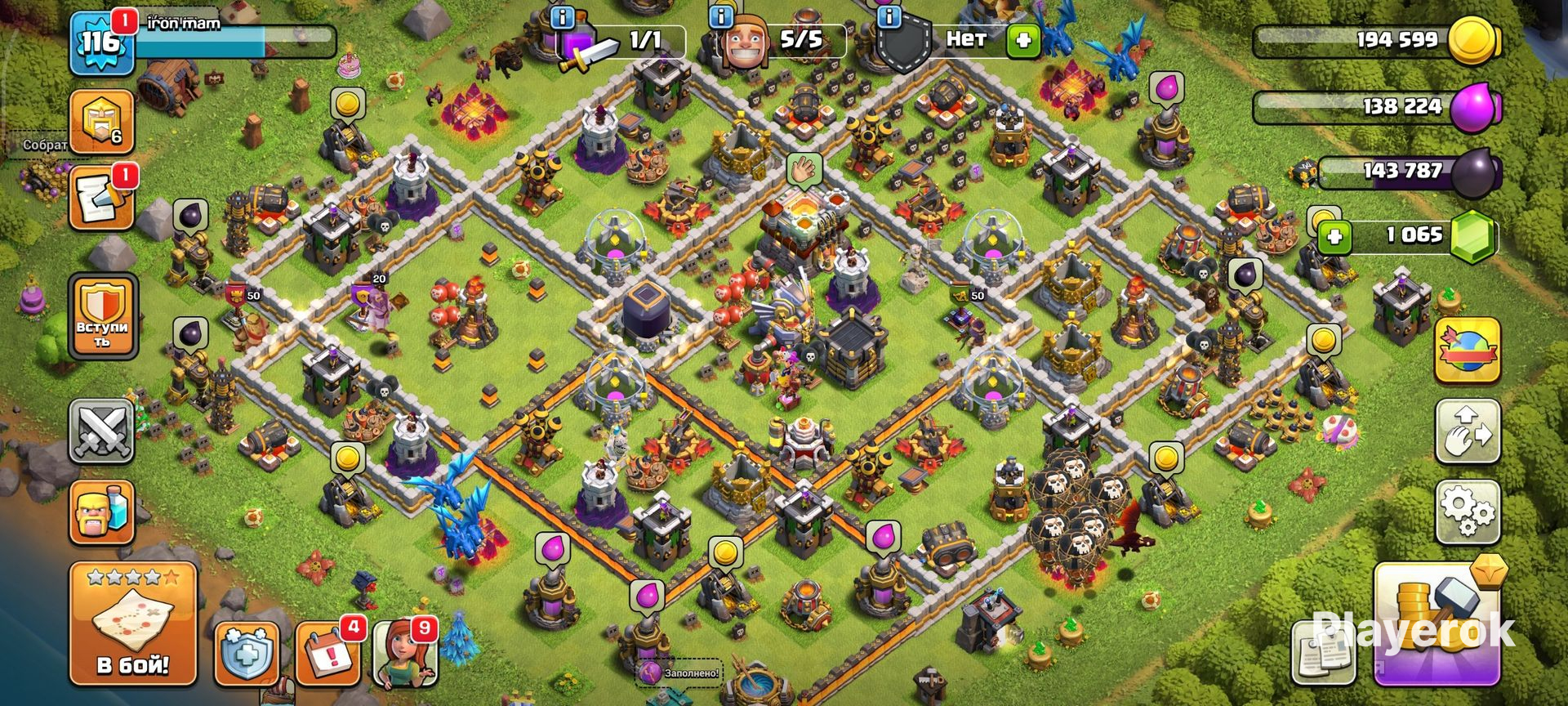Screen dimensions: 1568x706
Task: Open the player level 116 profile badge
Action: (x=101, y=42)
